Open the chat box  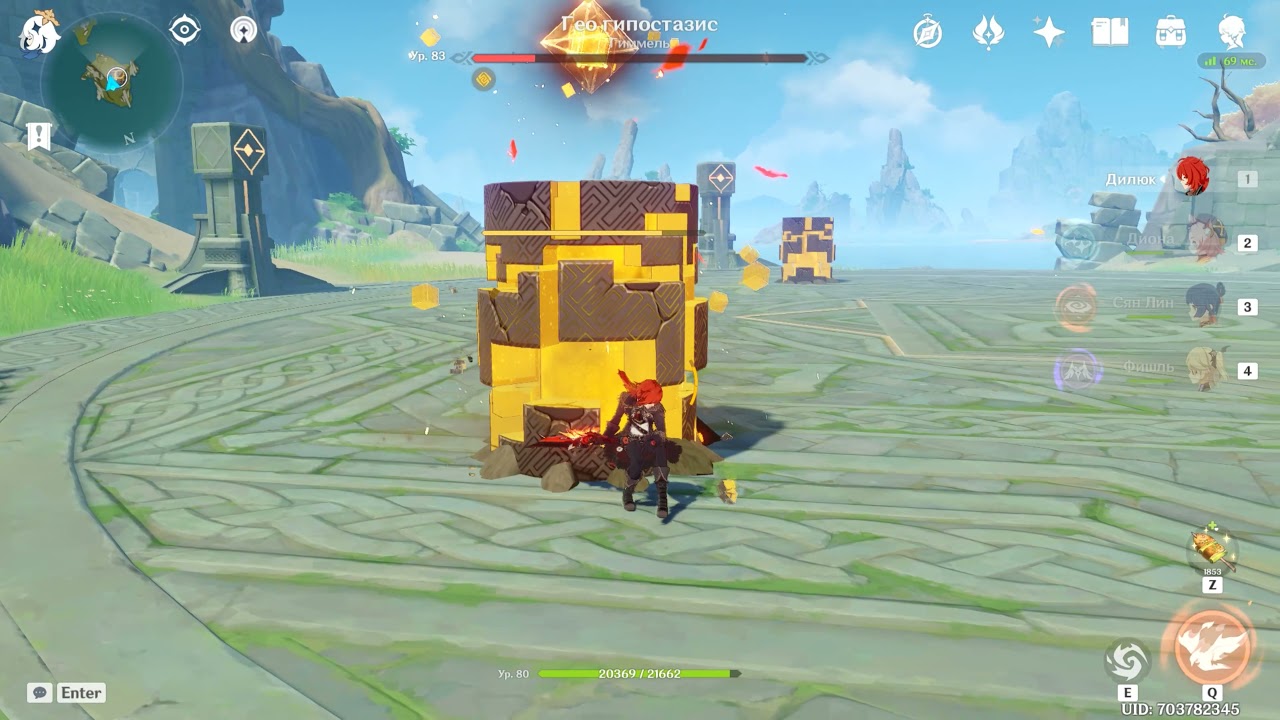[x=40, y=692]
